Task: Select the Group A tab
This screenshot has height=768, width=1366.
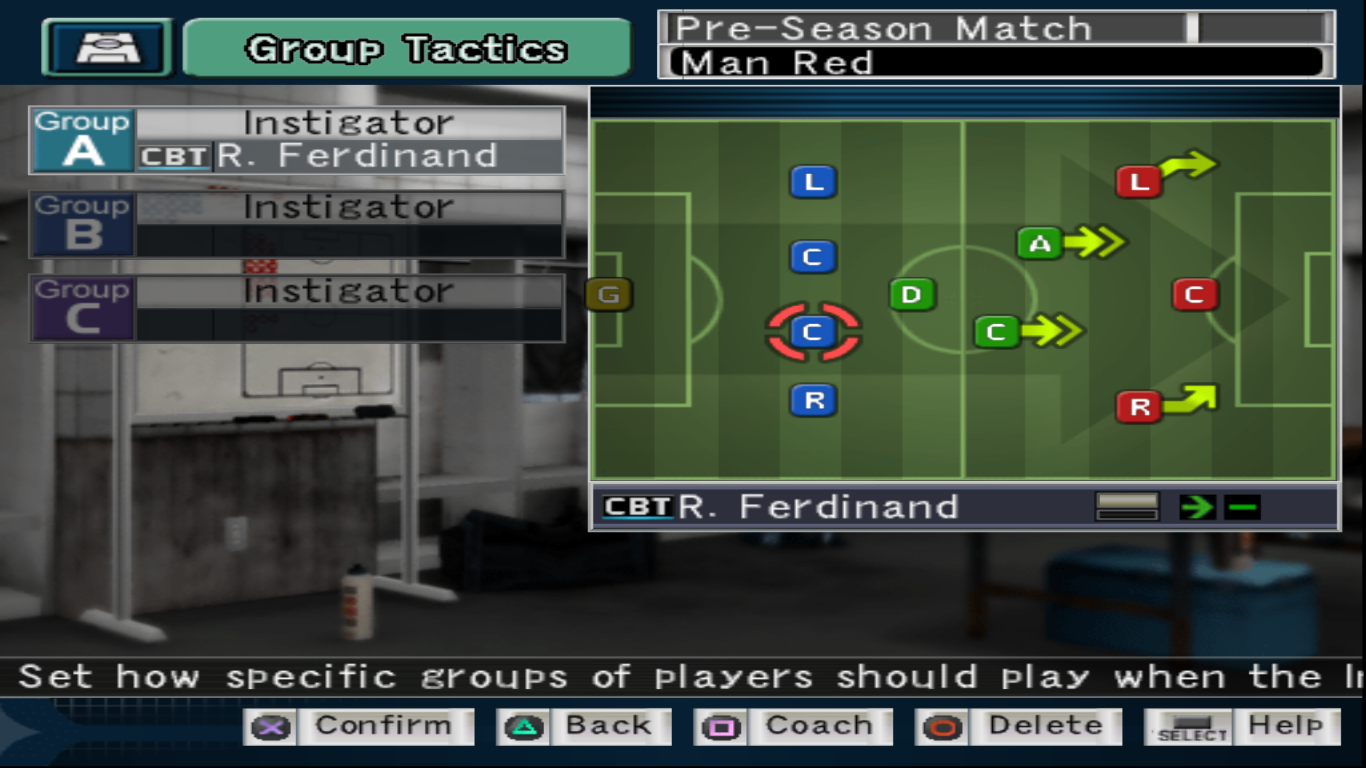Action: coord(82,140)
